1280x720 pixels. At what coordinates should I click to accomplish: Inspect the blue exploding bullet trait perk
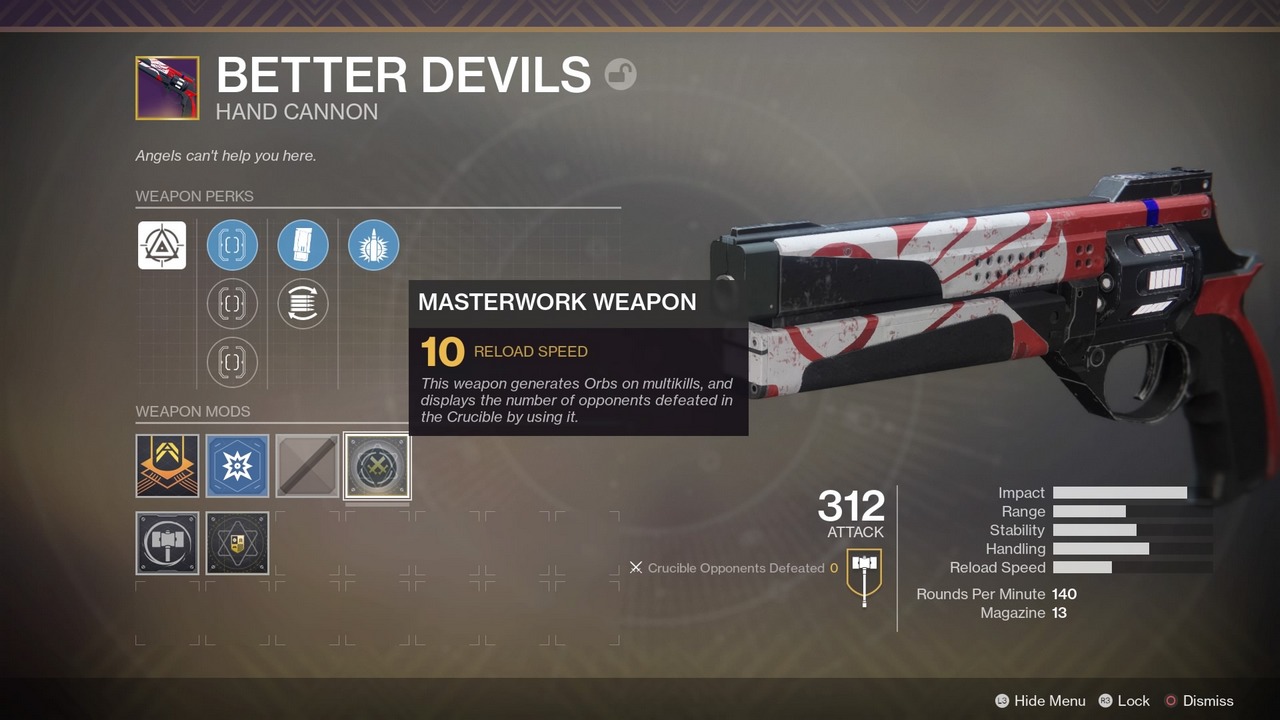pos(374,245)
